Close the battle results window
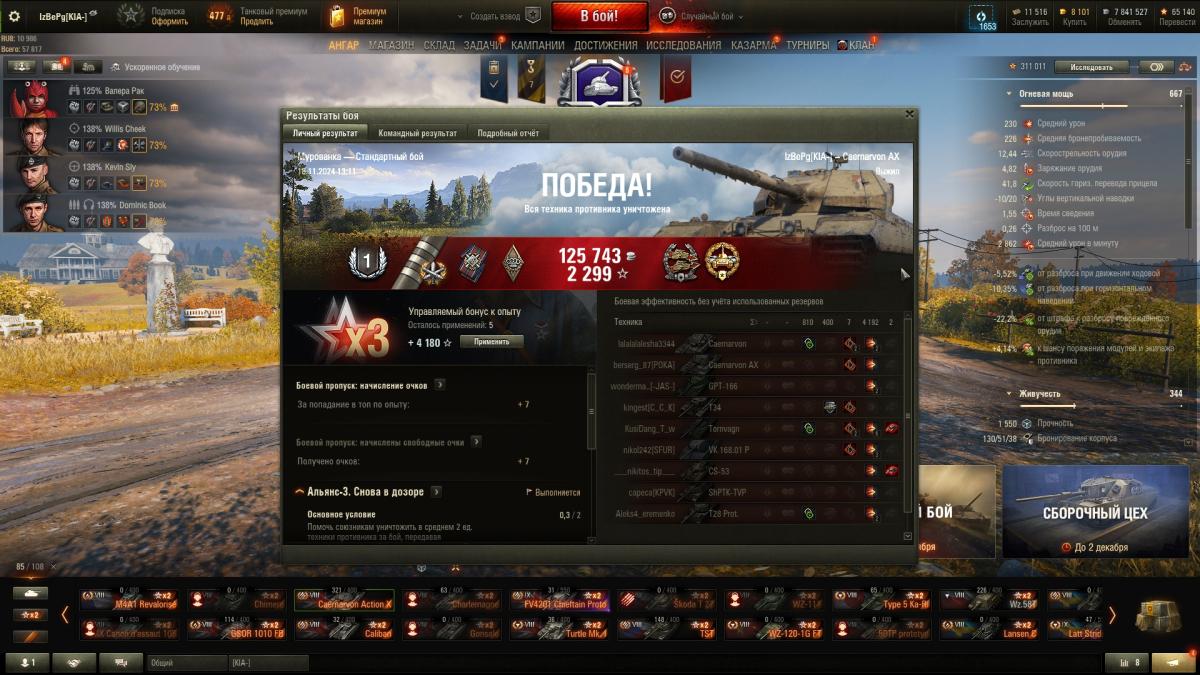Viewport: 1200px width, 675px height. click(x=909, y=114)
